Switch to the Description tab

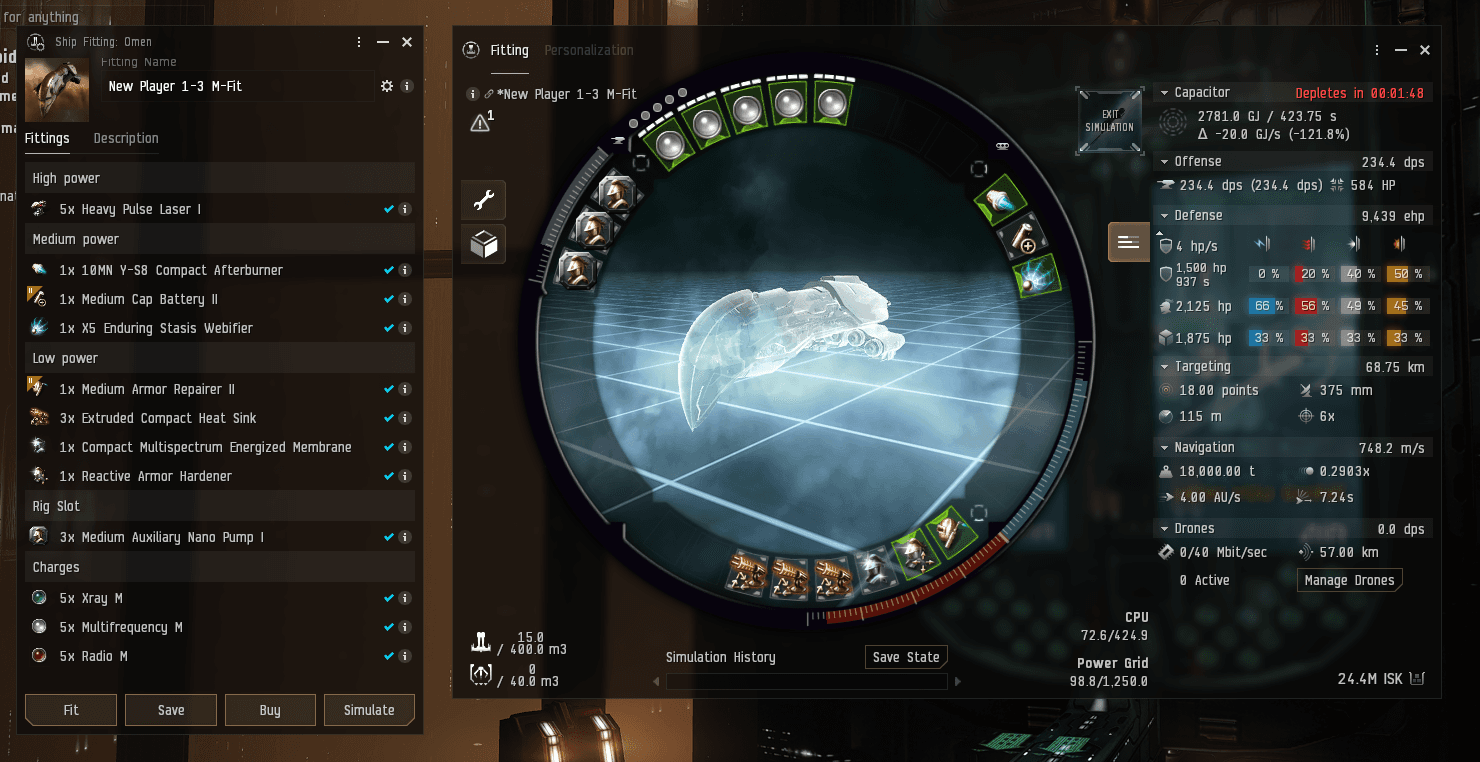(126, 138)
